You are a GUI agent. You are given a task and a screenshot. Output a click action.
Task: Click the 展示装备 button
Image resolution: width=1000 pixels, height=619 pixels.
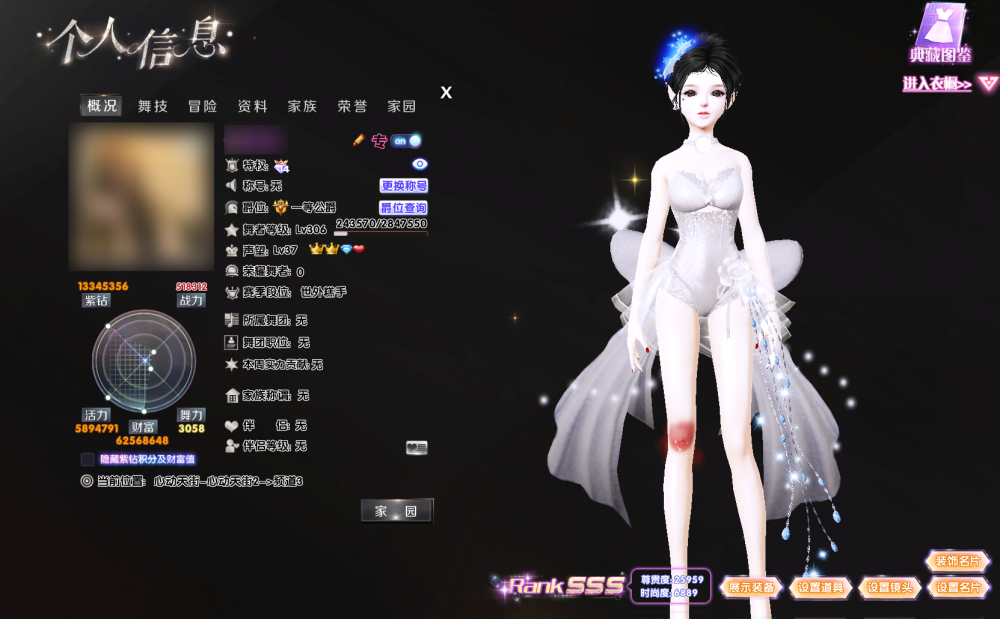752,588
